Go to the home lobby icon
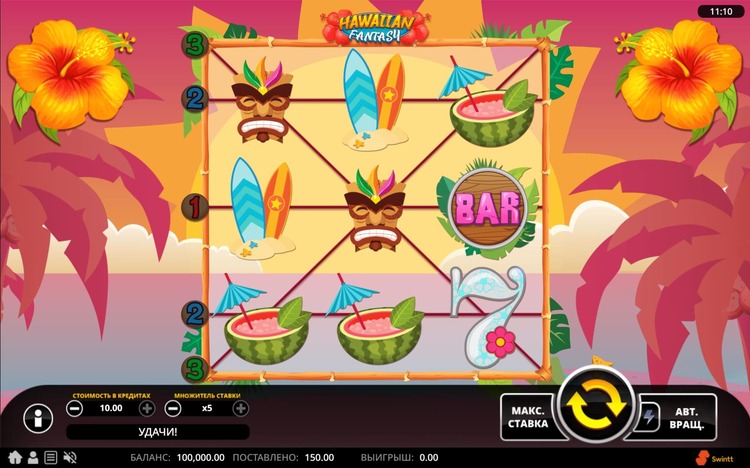Viewport: 750px width, 468px height. click(x=15, y=457)
